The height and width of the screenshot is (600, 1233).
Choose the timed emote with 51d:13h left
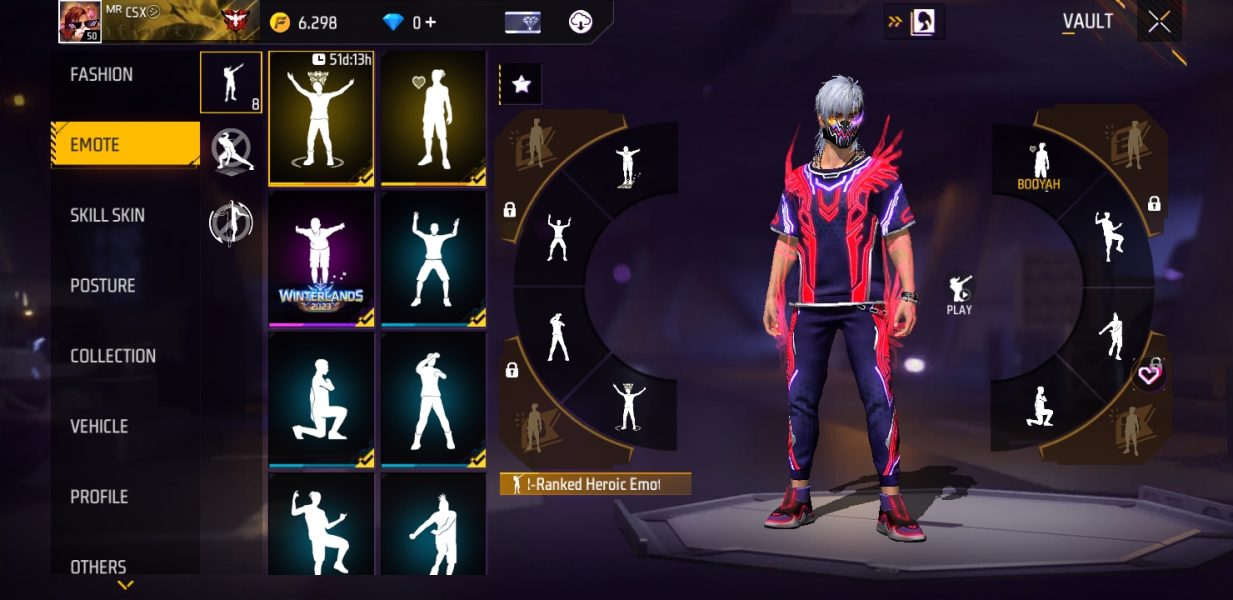tap(321, 118)
